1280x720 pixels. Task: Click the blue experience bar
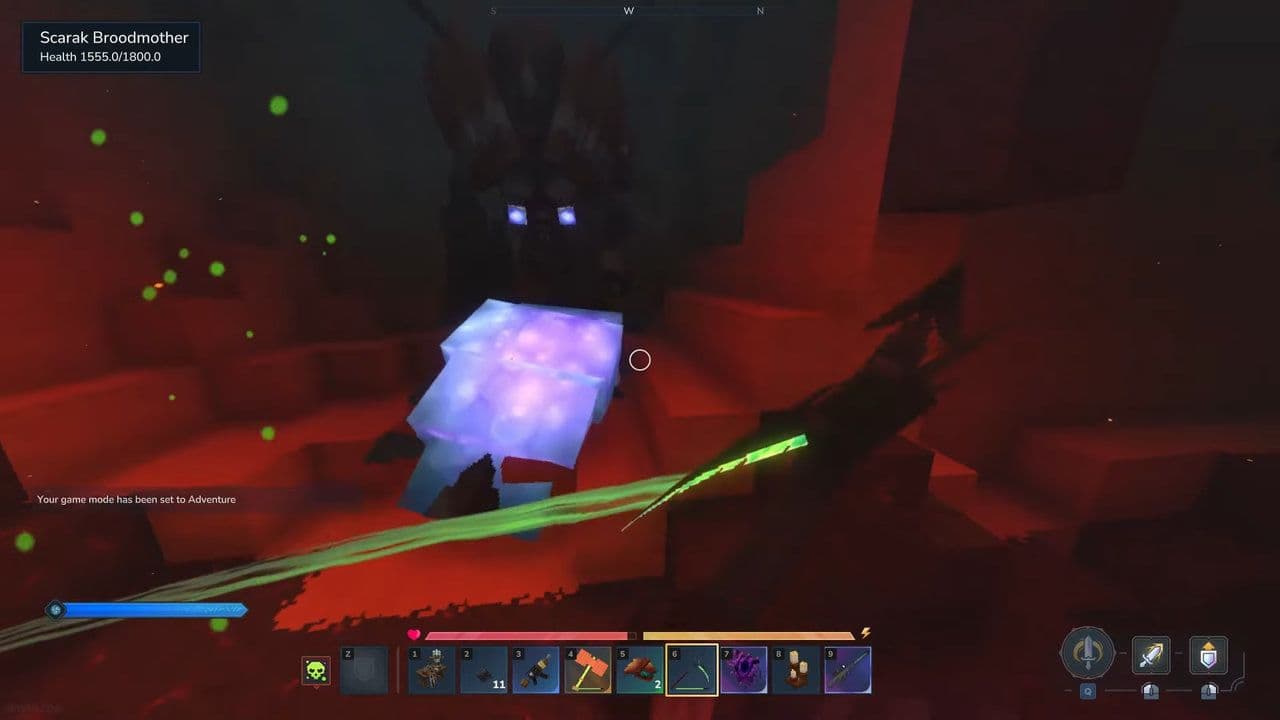(150, 609)
